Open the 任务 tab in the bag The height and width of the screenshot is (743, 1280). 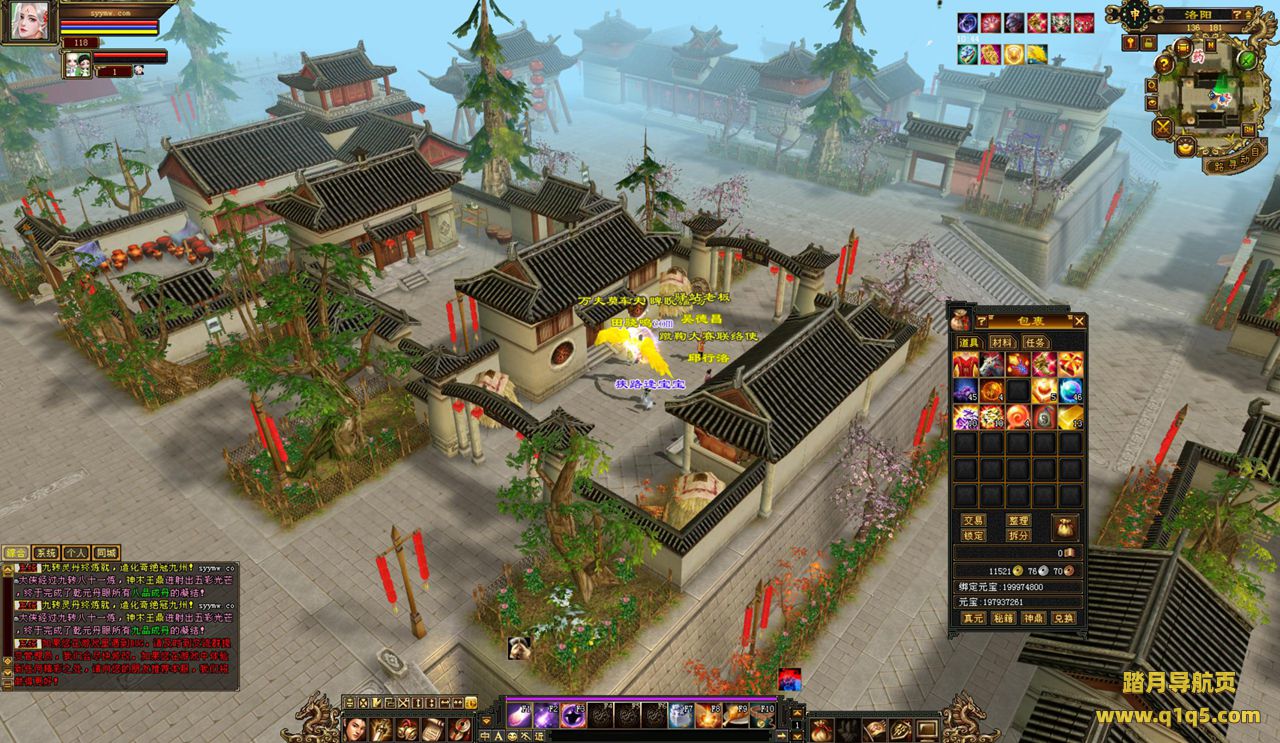[1036, 342]
